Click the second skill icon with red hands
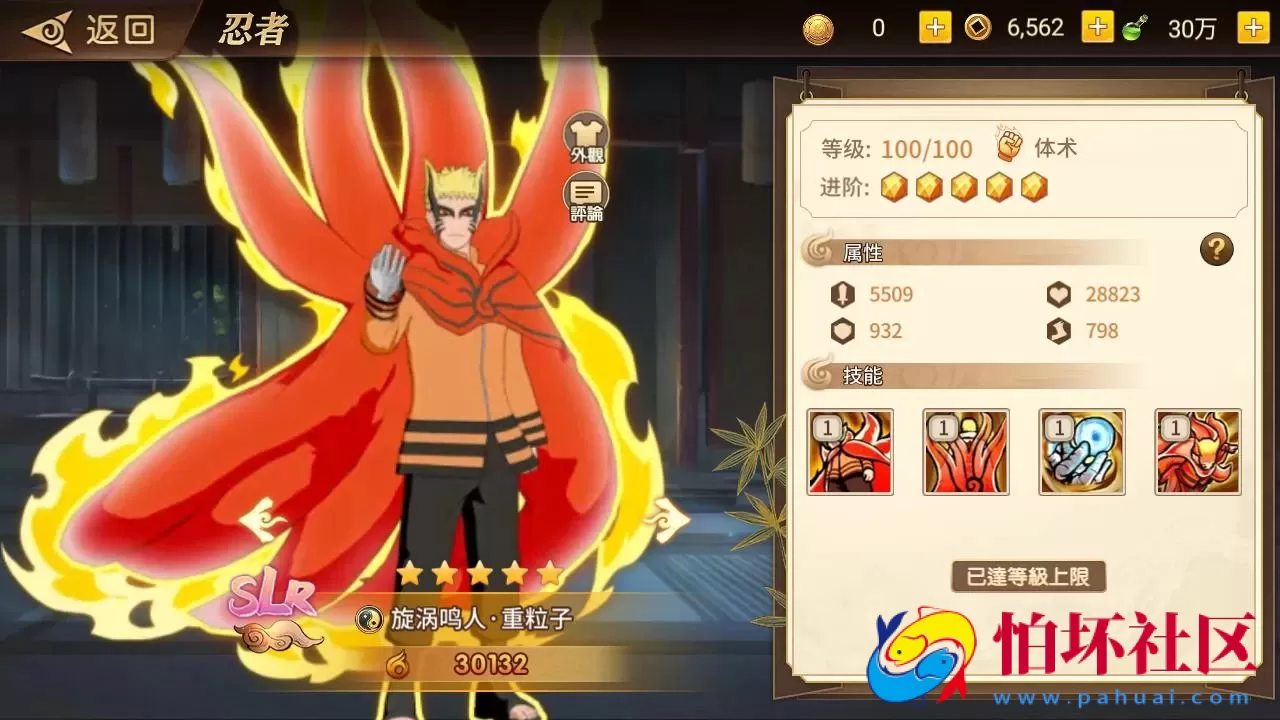This screenshot has width=1280, height=720. point(966,452)
